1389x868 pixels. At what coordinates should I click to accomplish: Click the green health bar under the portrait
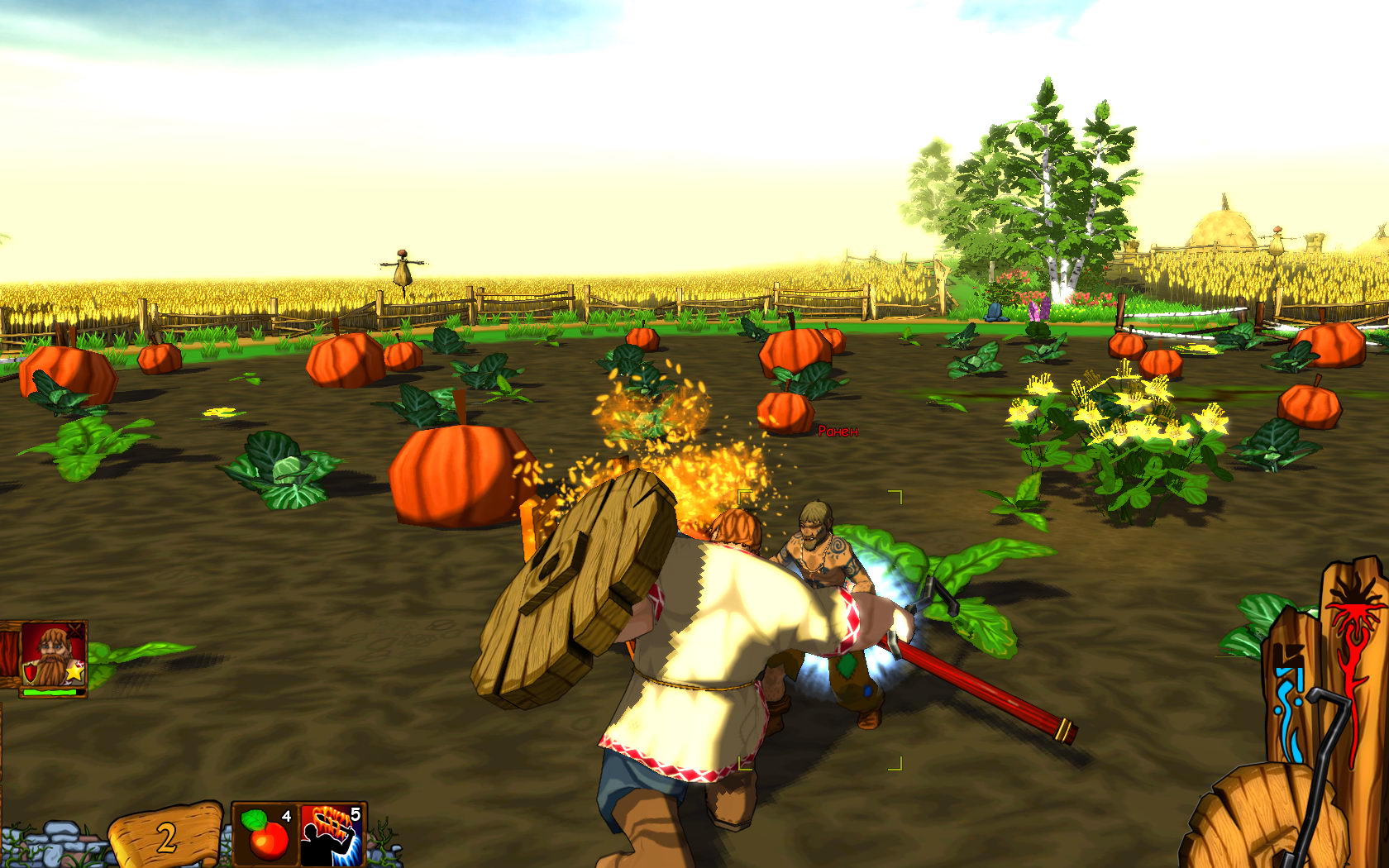pyautogui.click(x=50, y=691)
